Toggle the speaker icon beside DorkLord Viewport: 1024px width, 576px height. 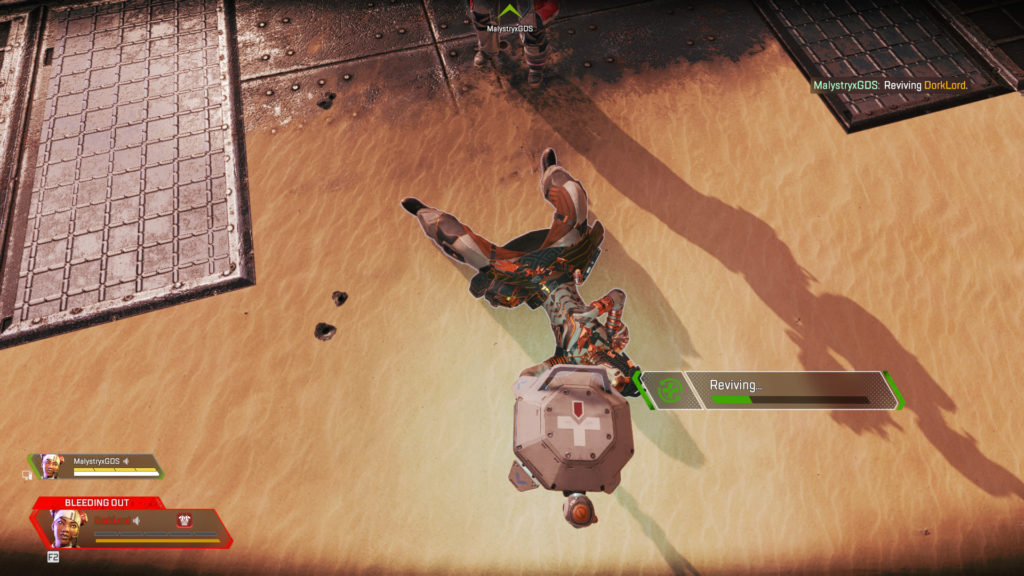tap(134, 521)
